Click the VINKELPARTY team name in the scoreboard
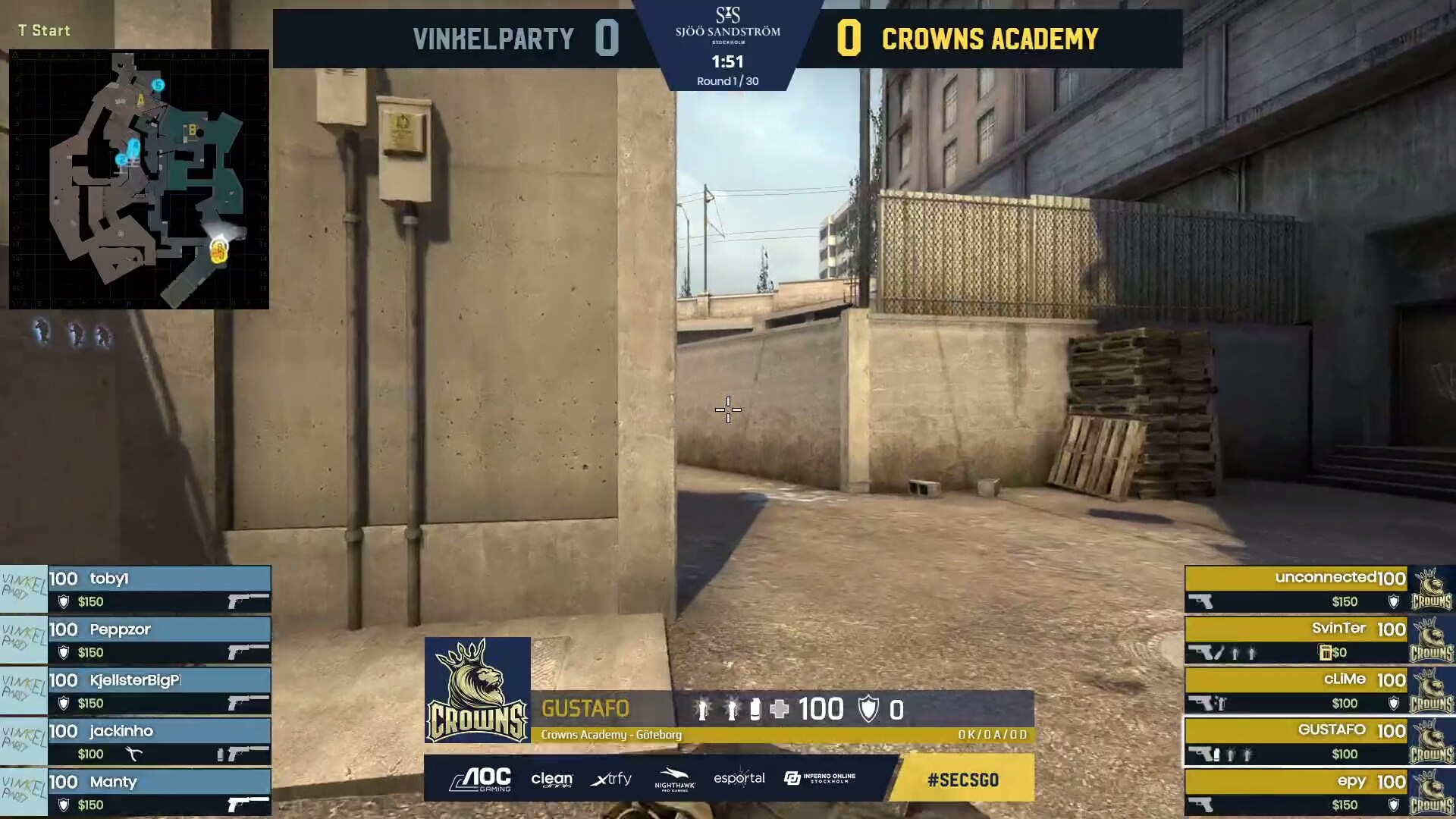The image size is (1456, 819). point(493,38)
